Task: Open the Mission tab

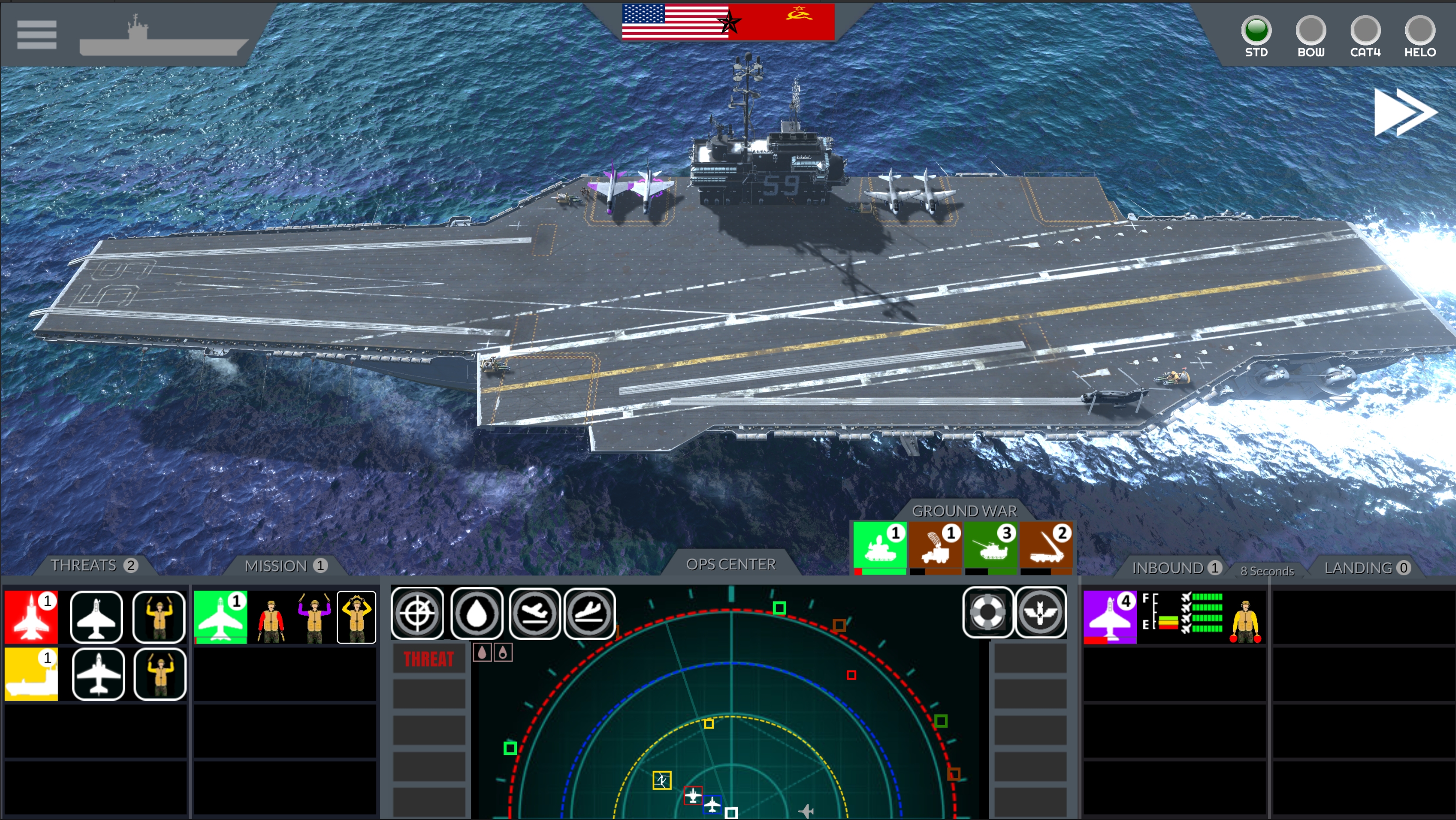Action: [285, 566]
